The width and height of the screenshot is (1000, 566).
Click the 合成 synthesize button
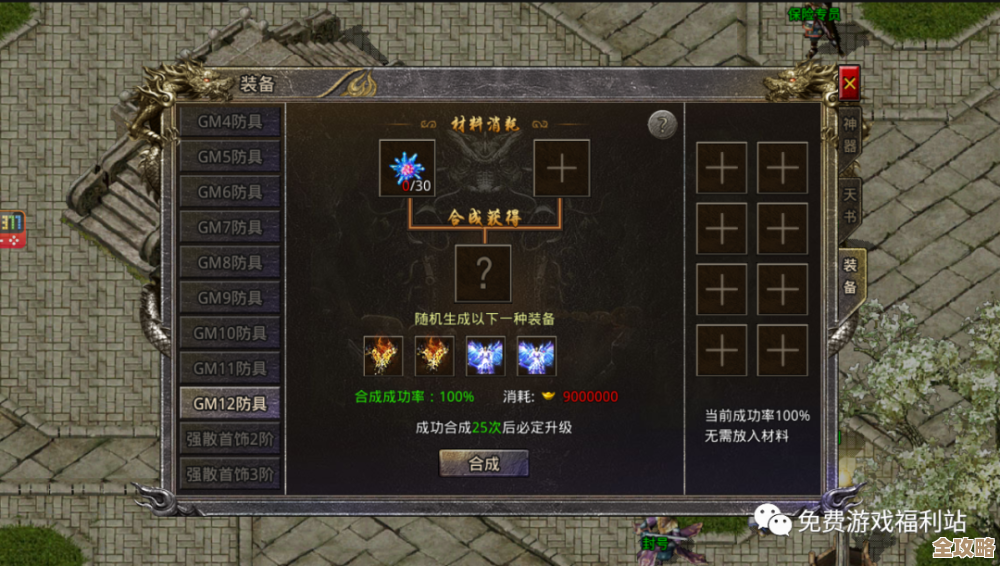click(484, 464)
